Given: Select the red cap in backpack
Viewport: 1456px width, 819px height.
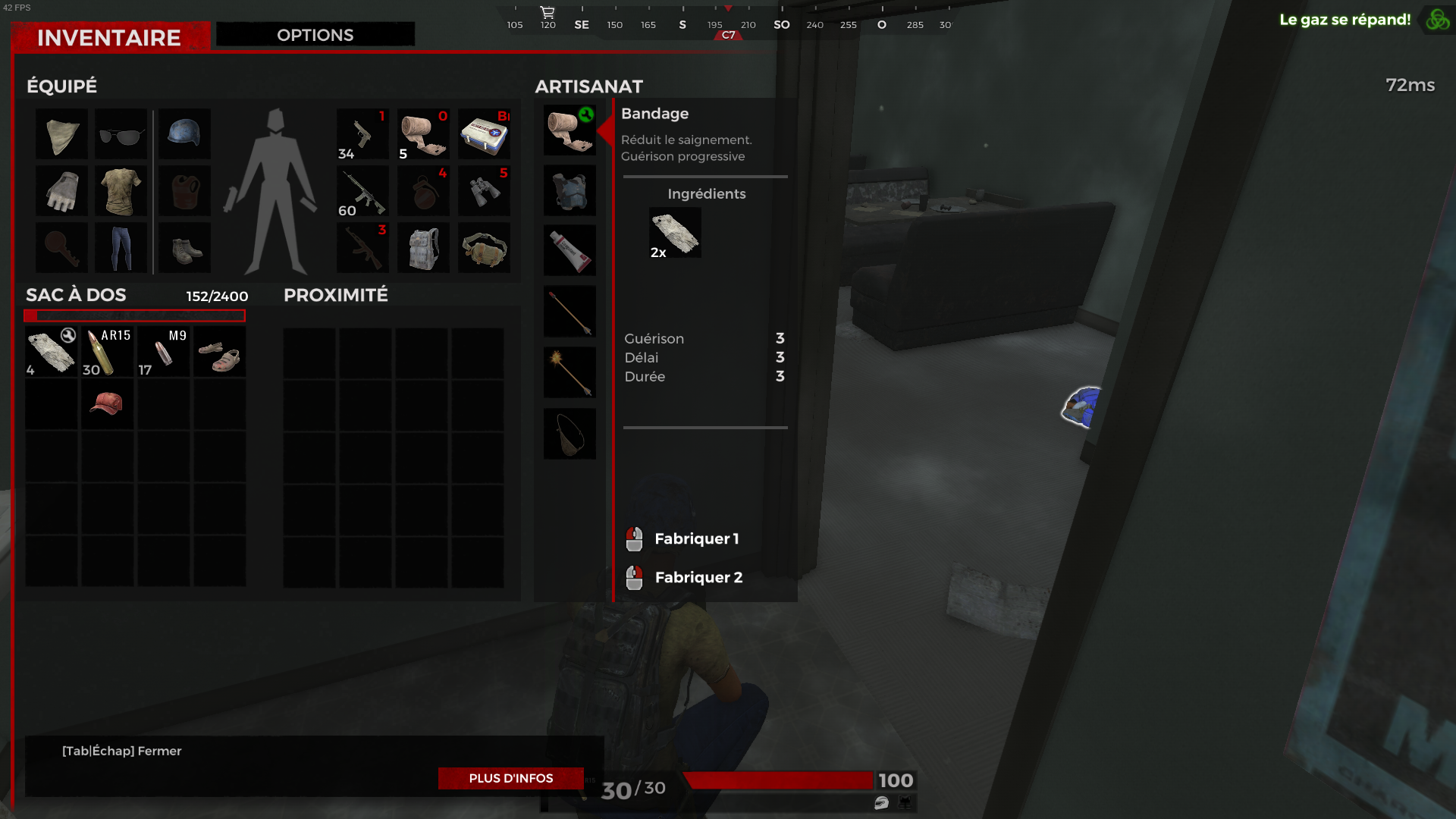Looking at the screenshot, I should pyautogui.click(x=108, y=404).
